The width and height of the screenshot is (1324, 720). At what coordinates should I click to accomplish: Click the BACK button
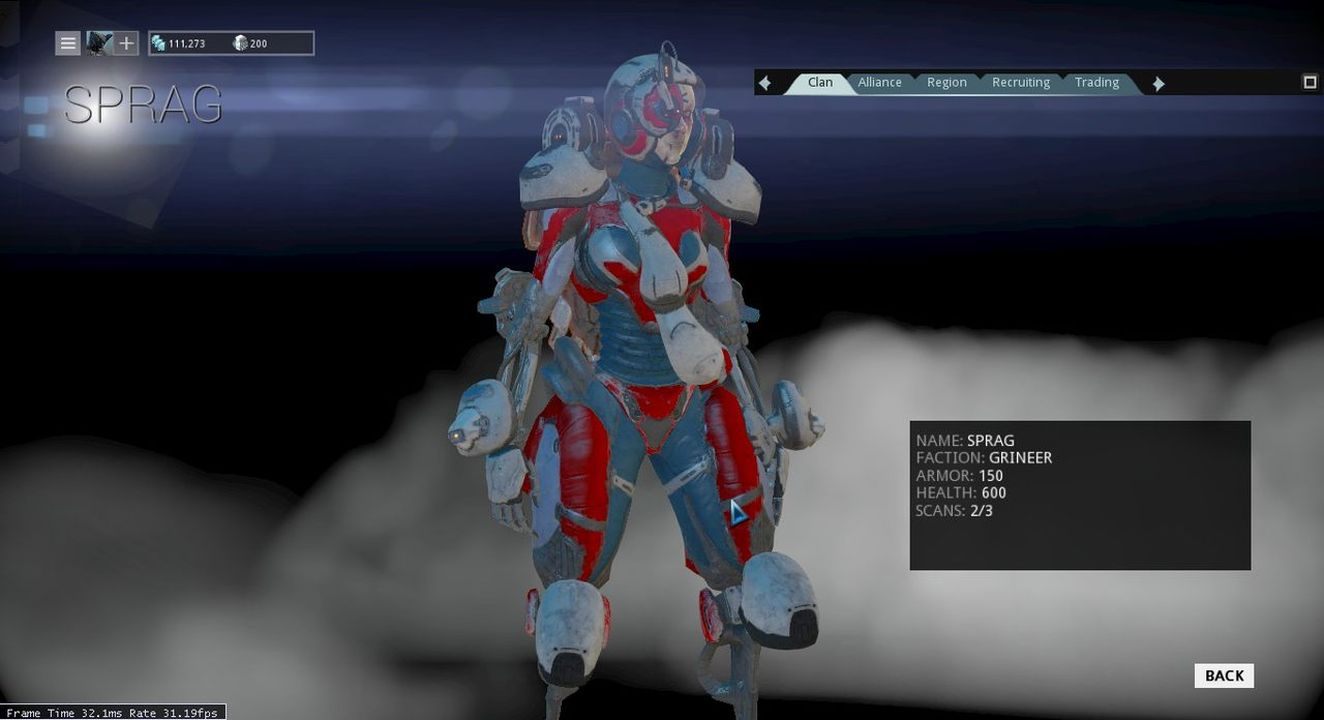tap(1222, 675)
